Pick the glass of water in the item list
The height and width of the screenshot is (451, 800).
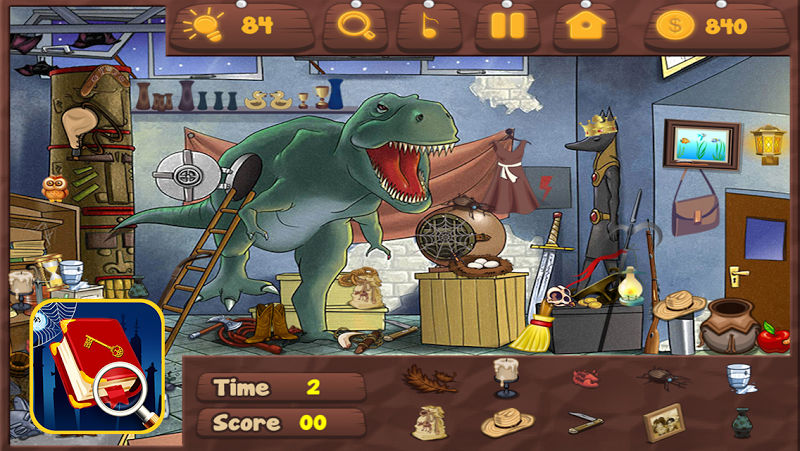(740, 378)
